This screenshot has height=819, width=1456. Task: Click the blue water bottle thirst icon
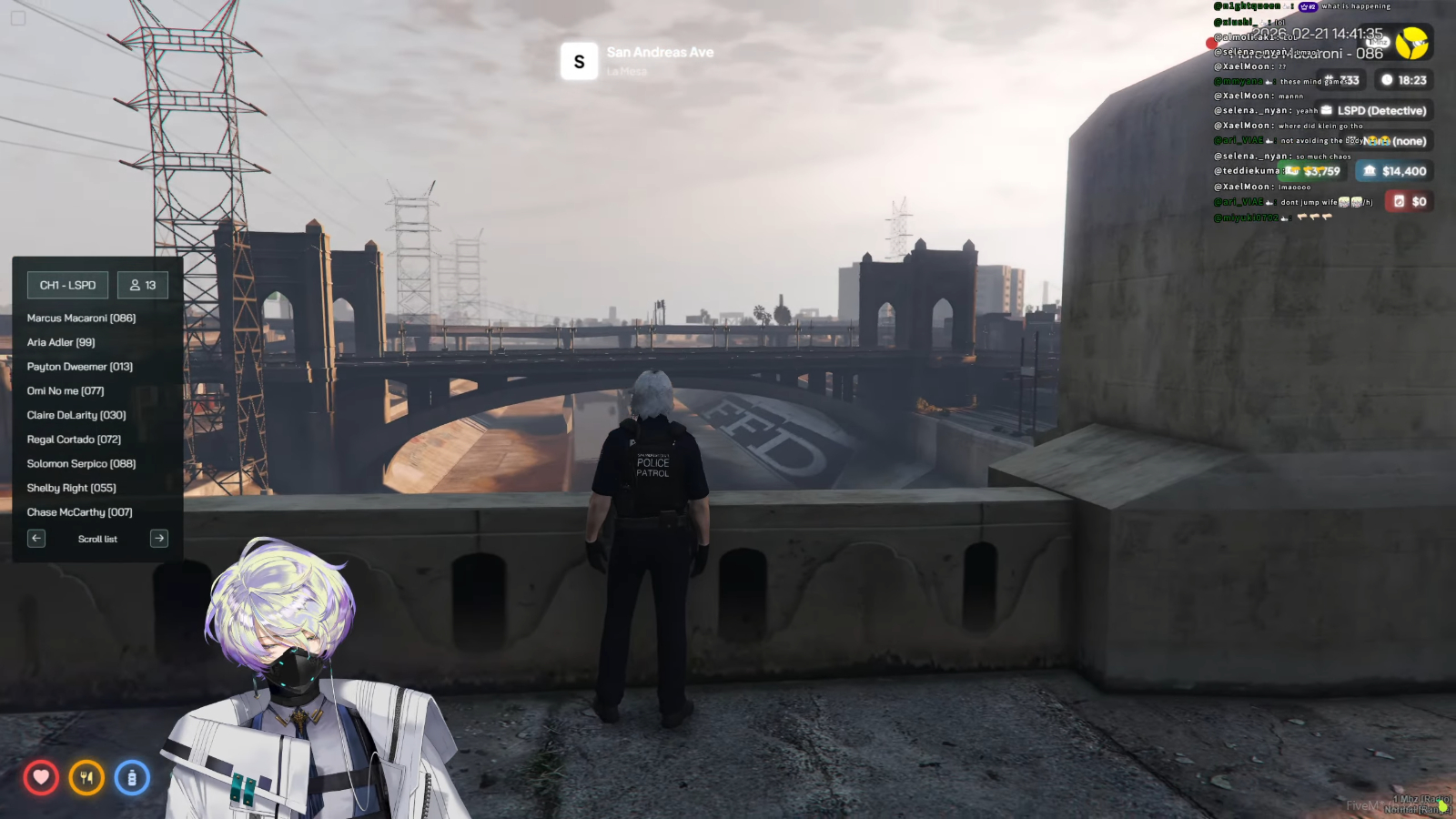pos(132,778)
